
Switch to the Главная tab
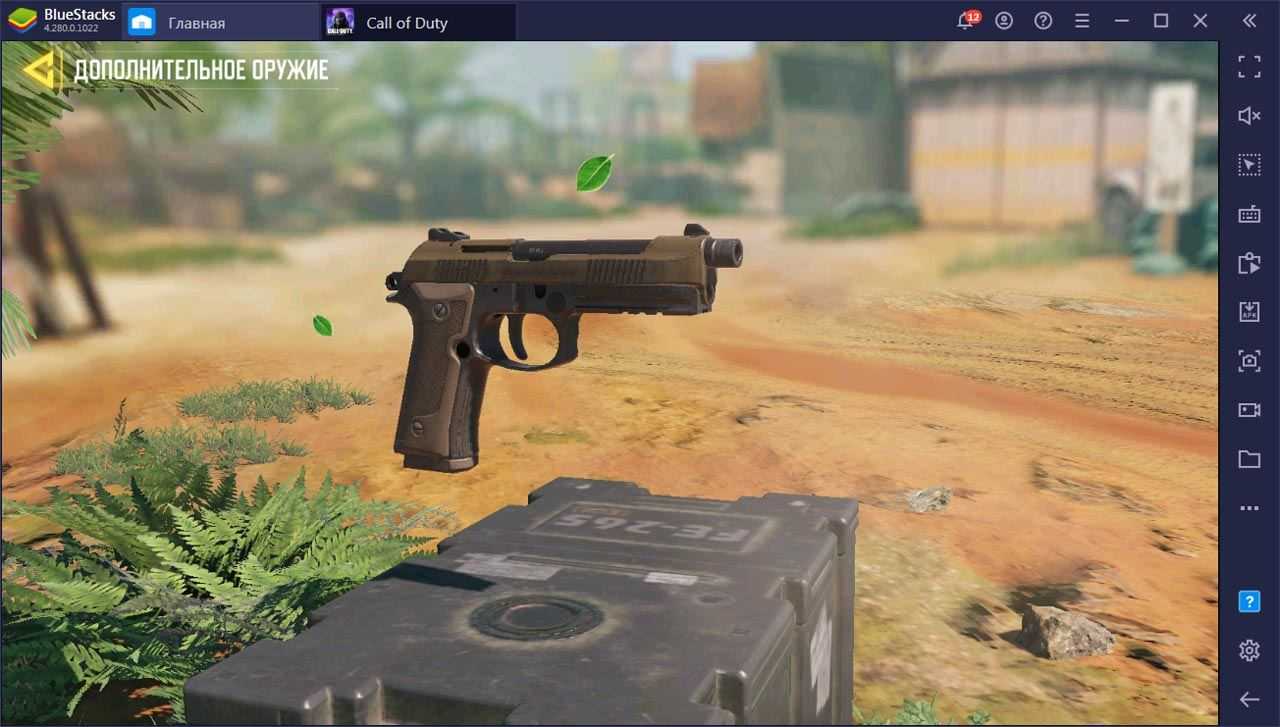(x=196, y=22)
